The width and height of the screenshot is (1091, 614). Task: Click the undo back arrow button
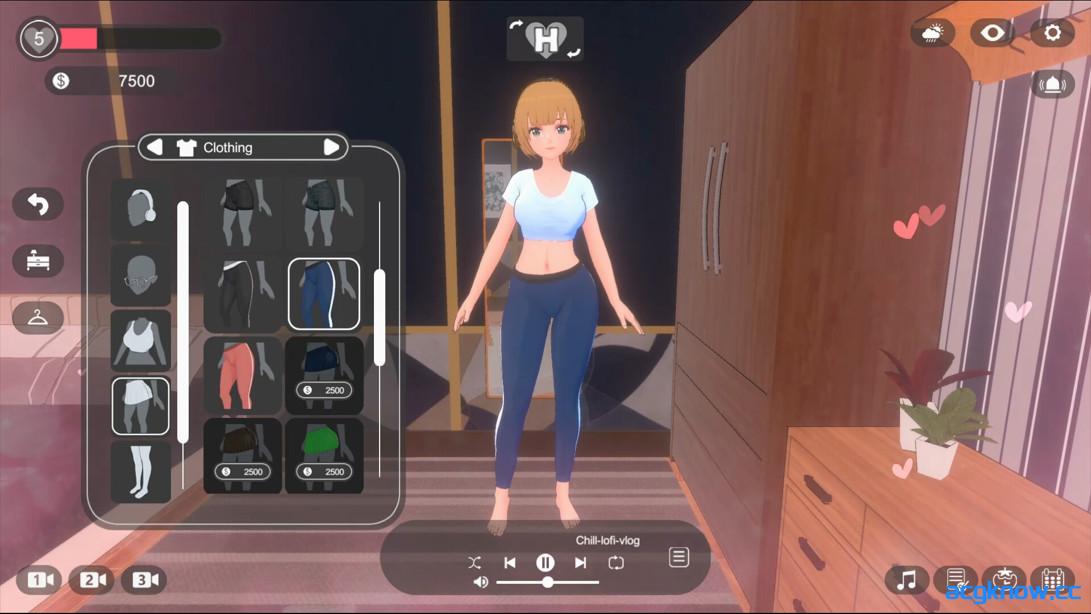coord(38,204)
